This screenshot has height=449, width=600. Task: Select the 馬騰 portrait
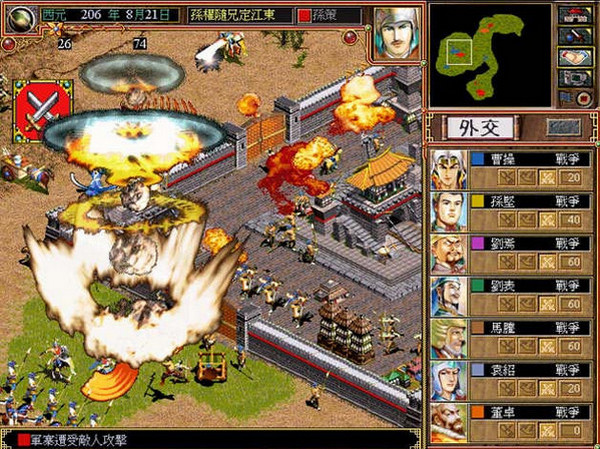coord(448,338)
